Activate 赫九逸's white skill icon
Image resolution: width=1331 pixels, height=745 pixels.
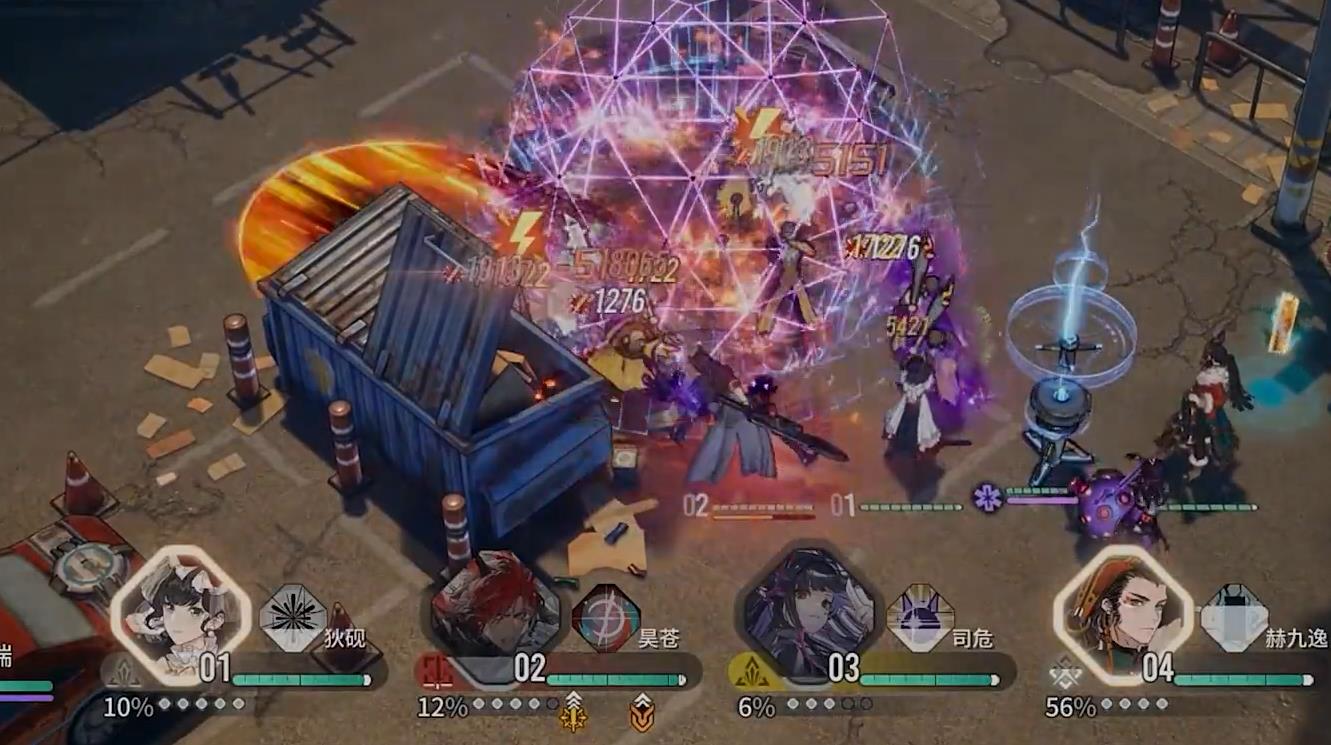pyautogui.click(x=1234, y=618)
